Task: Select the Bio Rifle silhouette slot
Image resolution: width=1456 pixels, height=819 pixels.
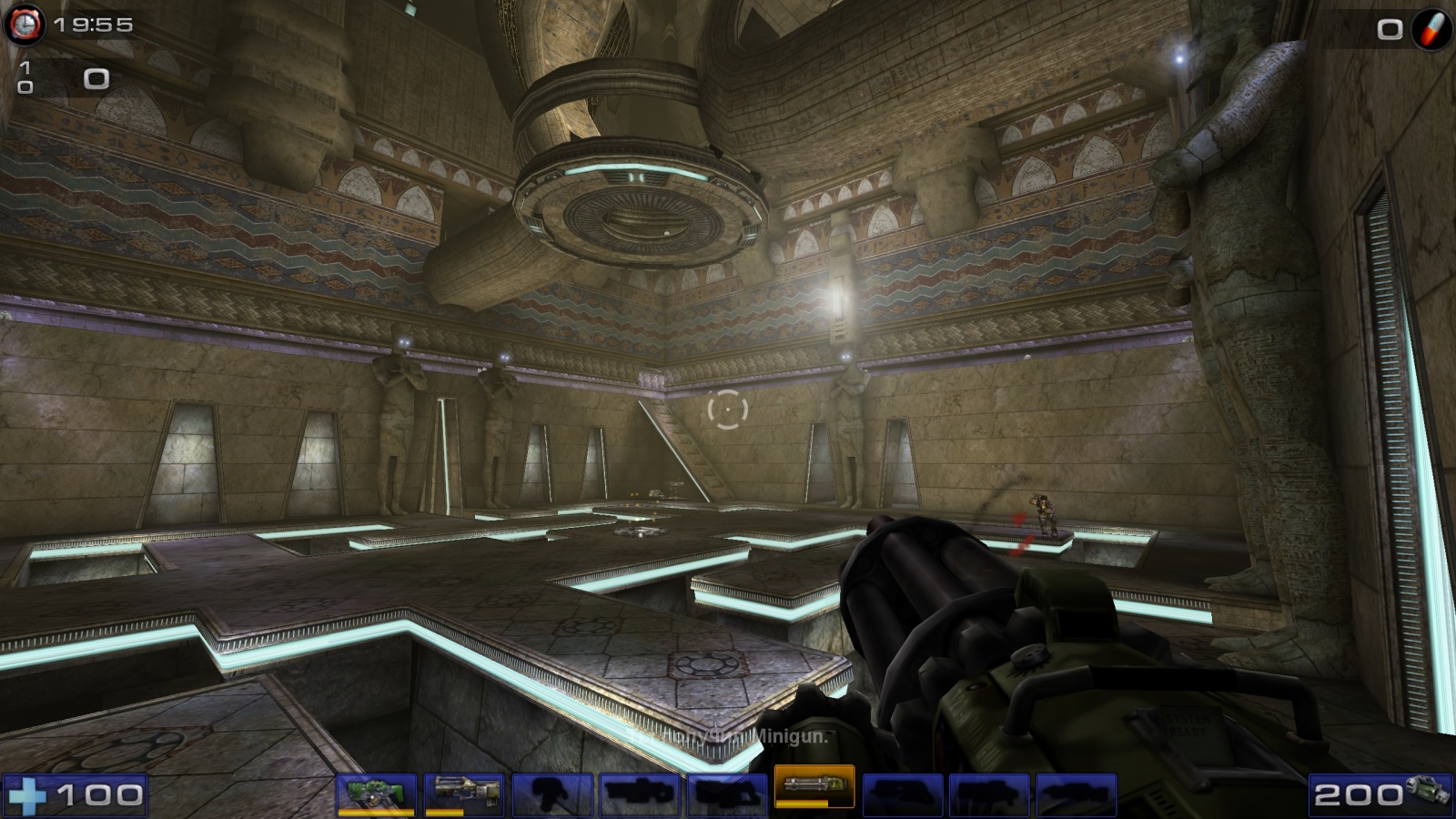Action: pyautogui.click(x=552, y=794)
